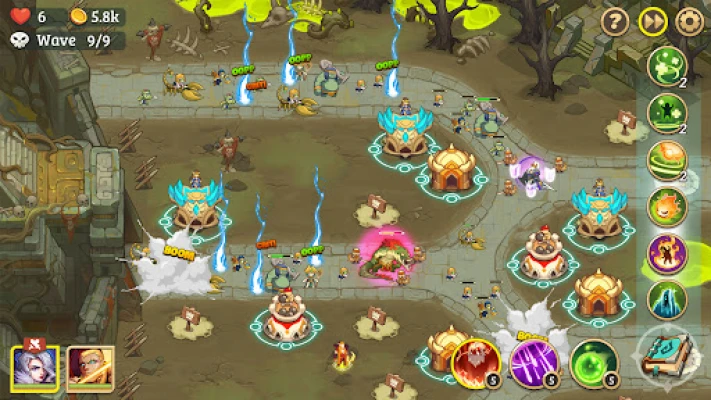Select the blonde hero portrait
Screen dimensions: 711x400
(89, 369)
